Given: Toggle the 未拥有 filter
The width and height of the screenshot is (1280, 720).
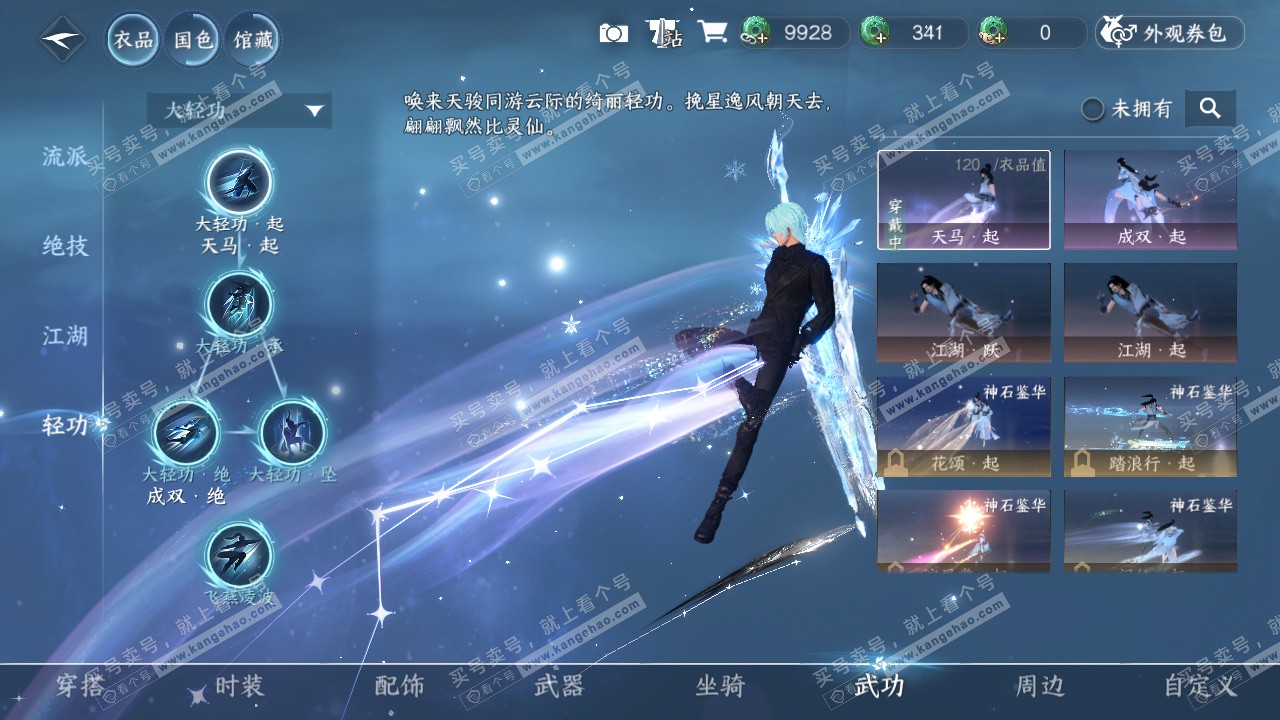Looking at the screenshot, I should (1094, 109).
